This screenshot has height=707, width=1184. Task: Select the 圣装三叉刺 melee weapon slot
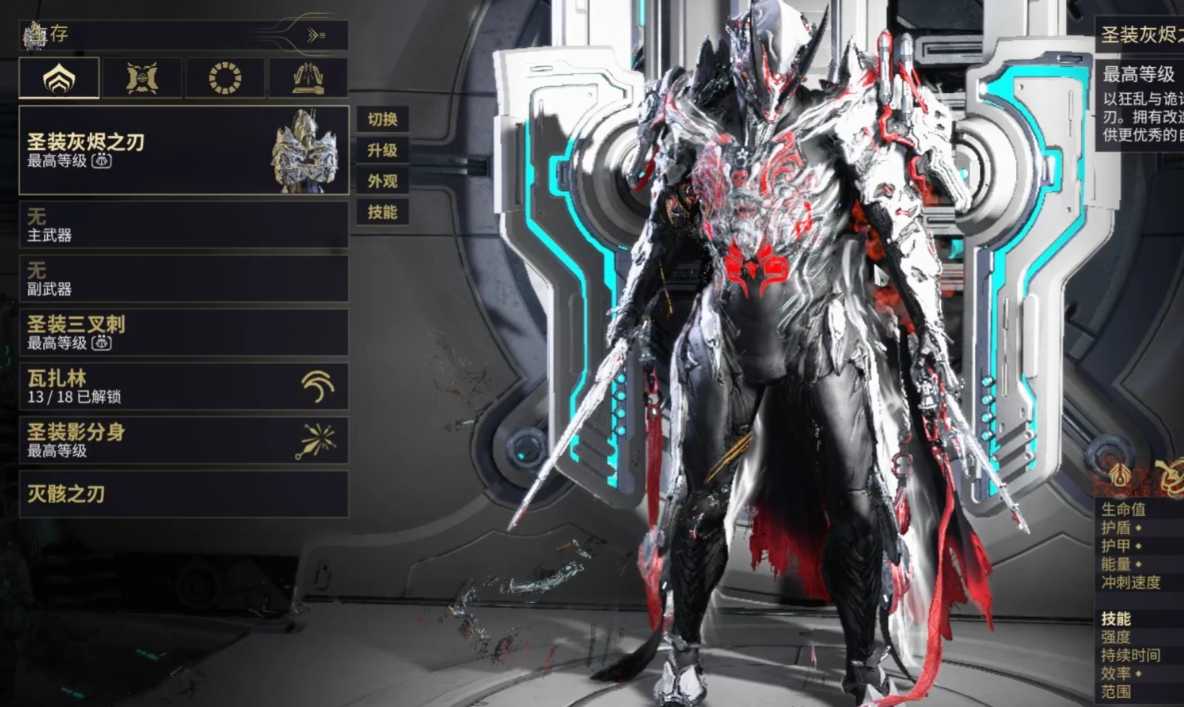(184, 333)
